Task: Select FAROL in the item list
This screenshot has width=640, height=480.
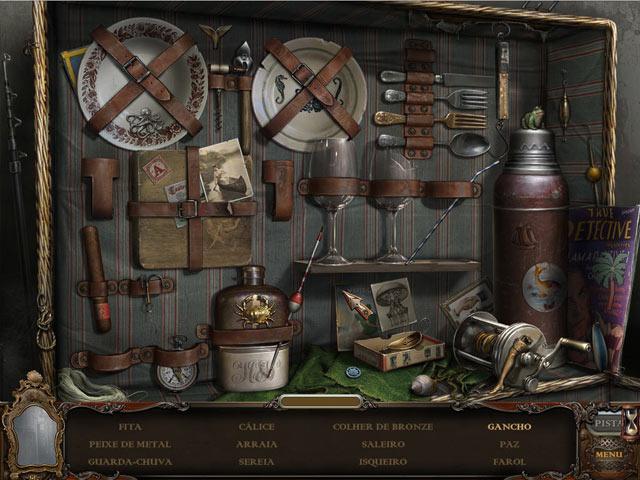Action: click(x=509, y=462)
